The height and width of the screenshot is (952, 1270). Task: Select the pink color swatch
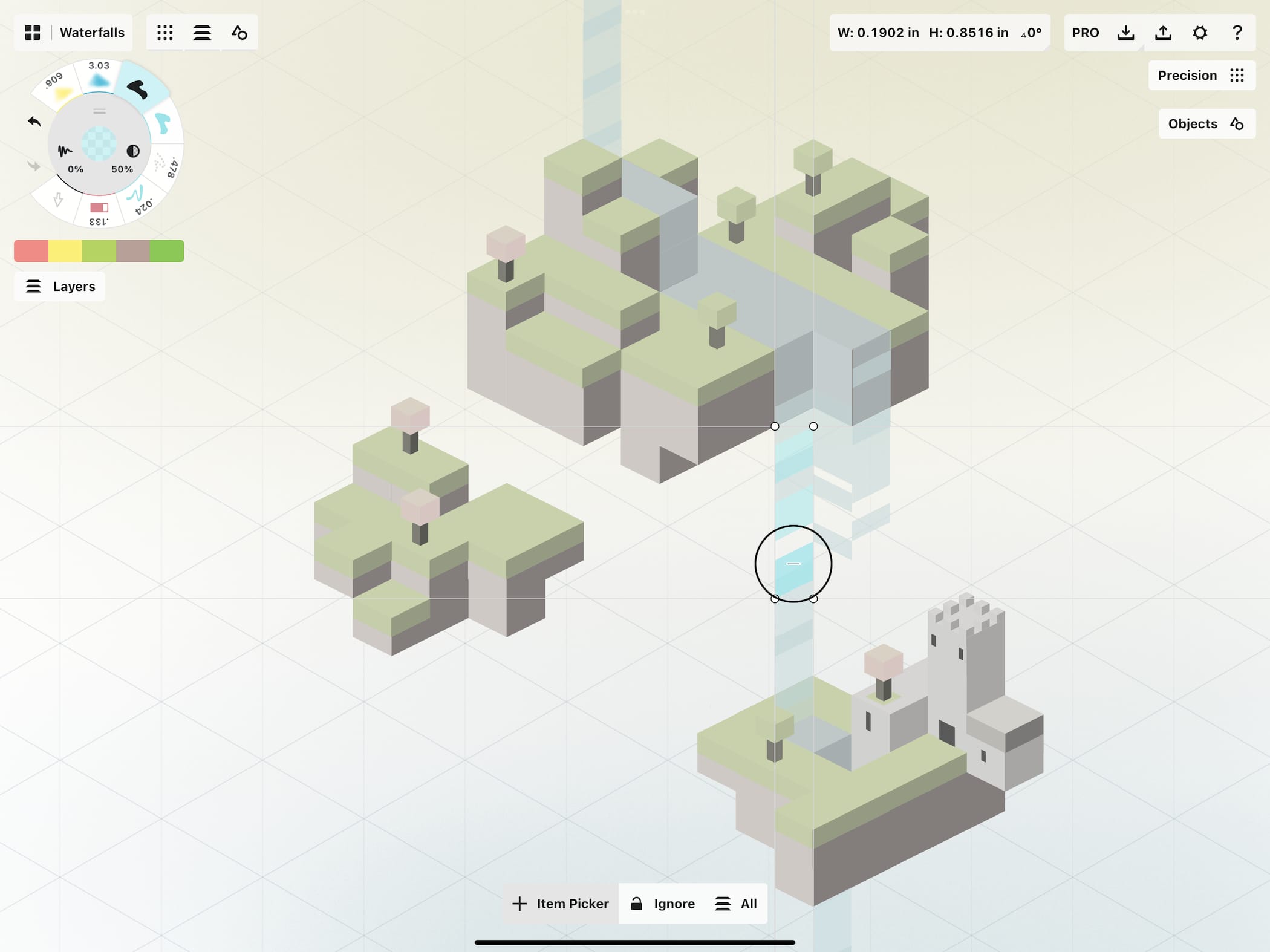31,251
